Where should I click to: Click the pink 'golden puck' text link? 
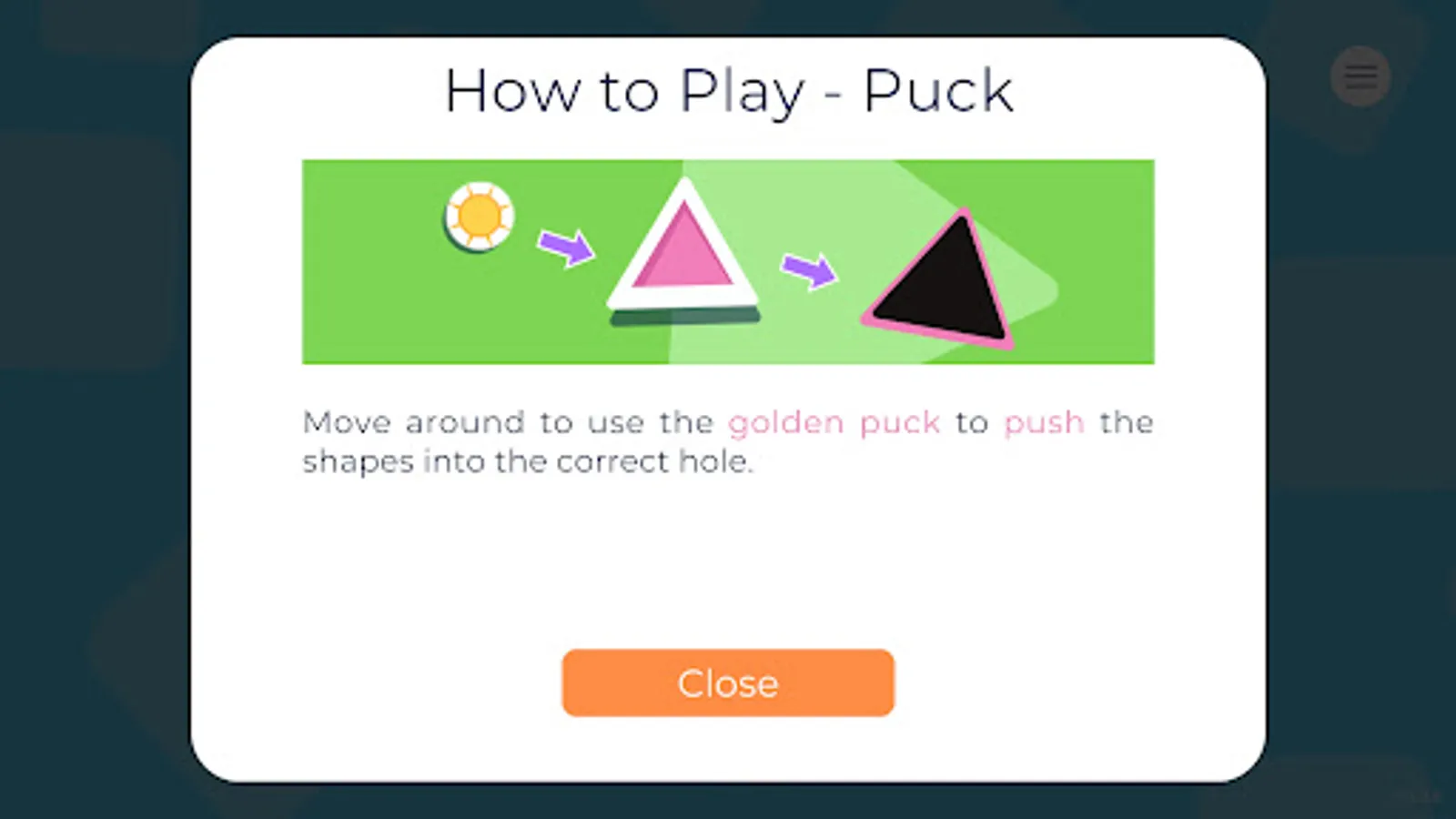pyautogui.click(x=834, y=421)
